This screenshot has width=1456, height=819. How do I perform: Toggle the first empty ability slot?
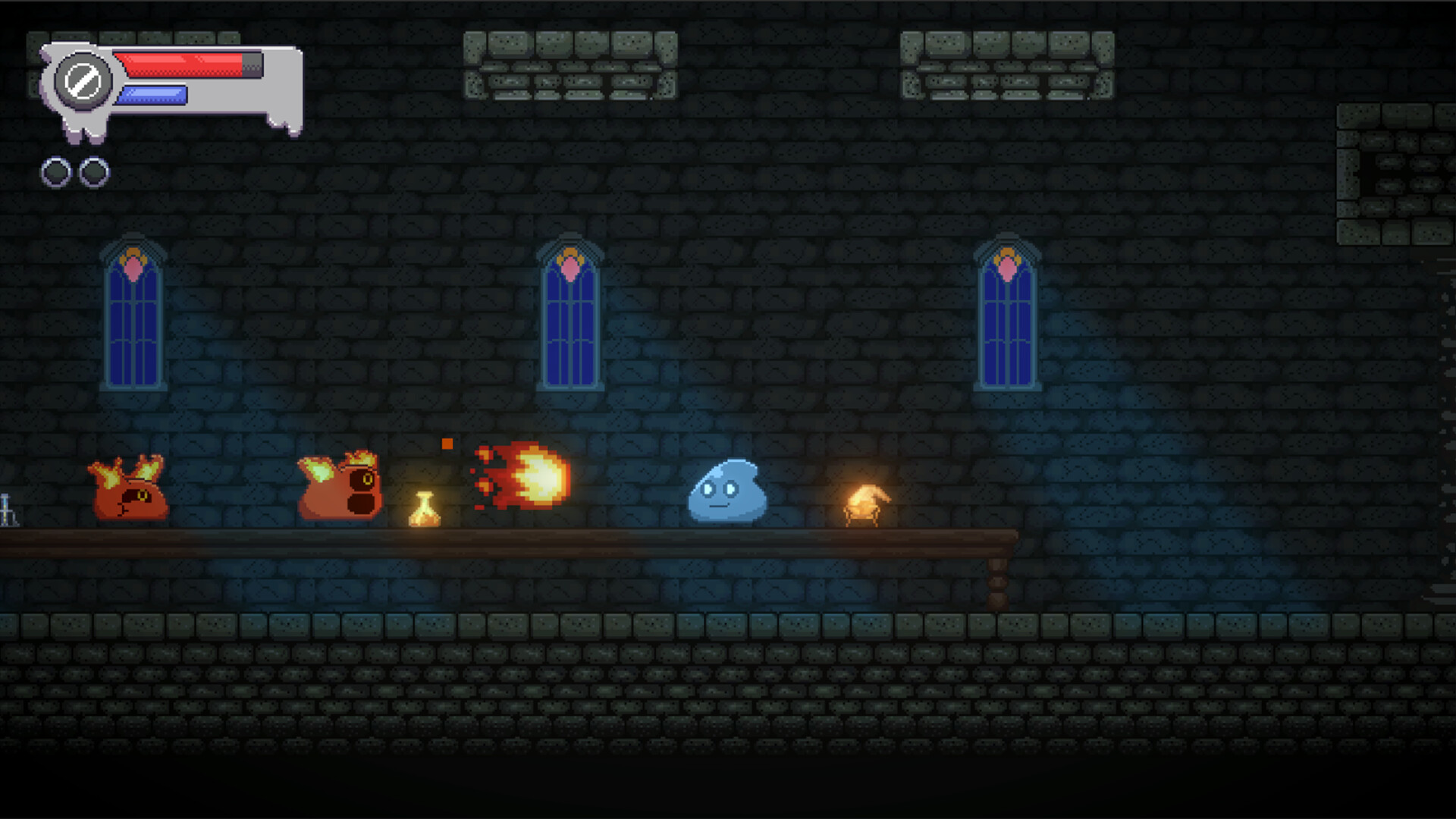55,171
